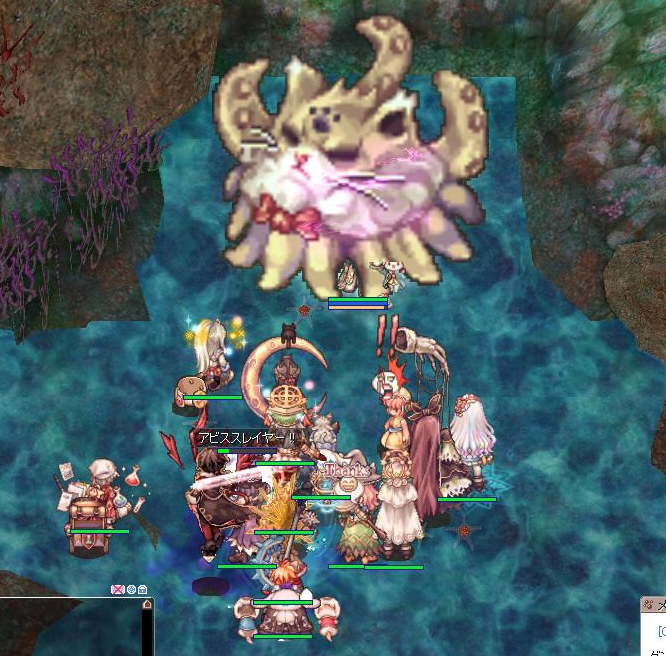
Task: Click the round blue target icon above chat
Action: click(x=131, y=590)
